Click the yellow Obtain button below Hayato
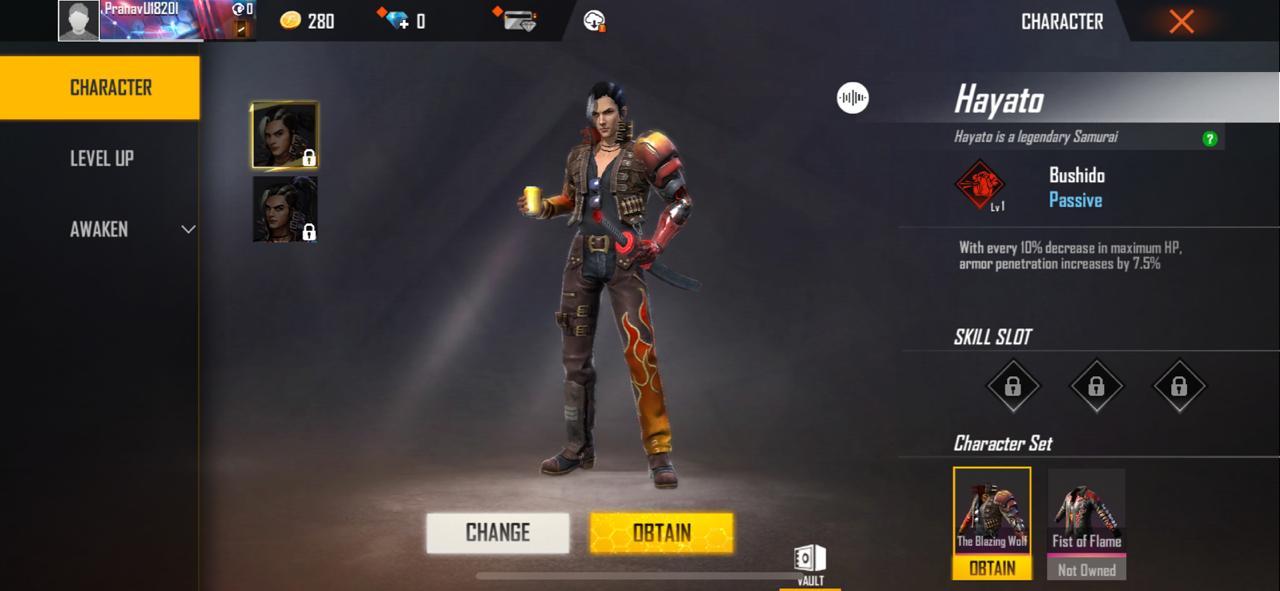1280x591 pixels. pos(661,533)
